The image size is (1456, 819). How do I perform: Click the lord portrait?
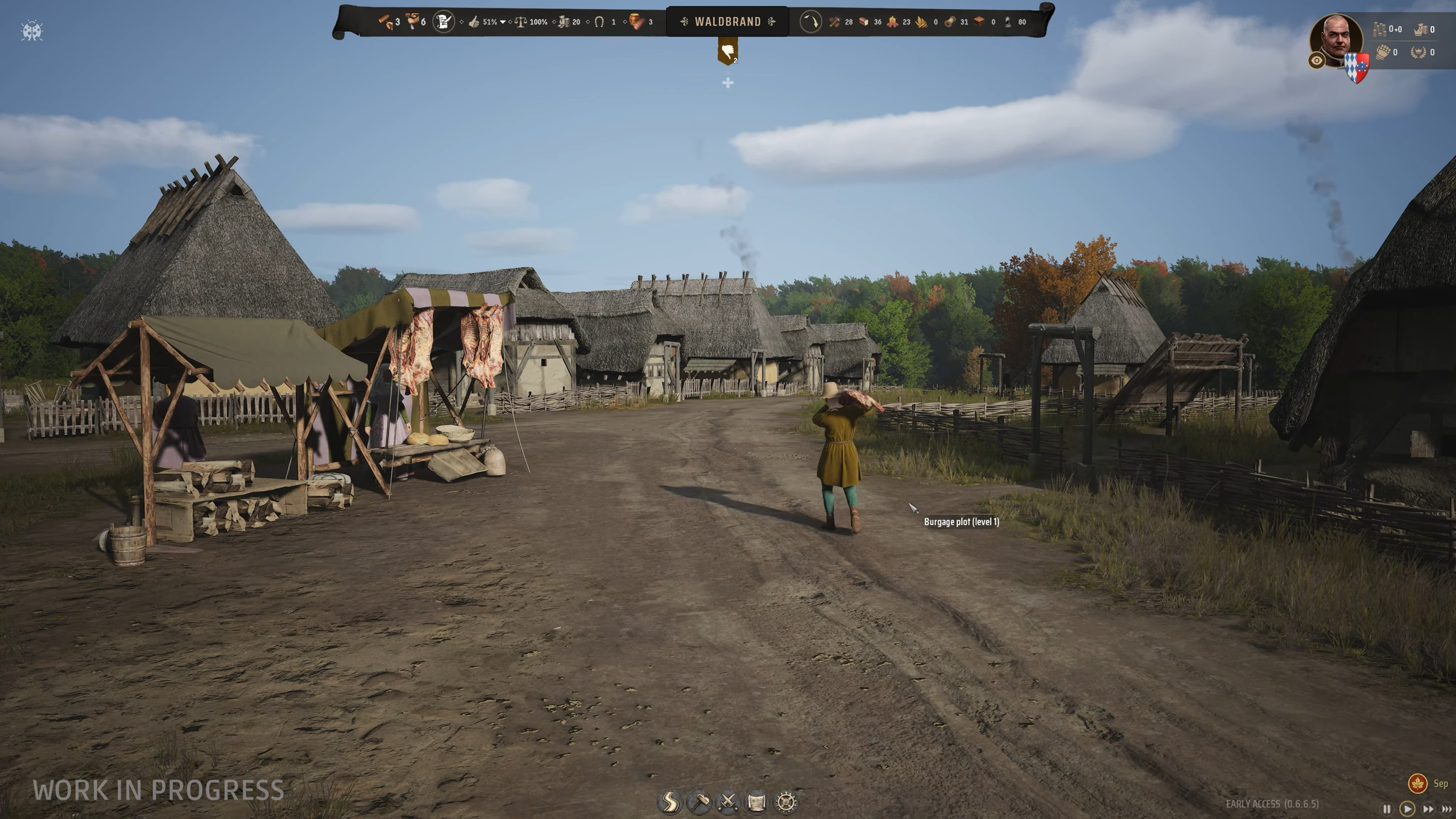1335,39
